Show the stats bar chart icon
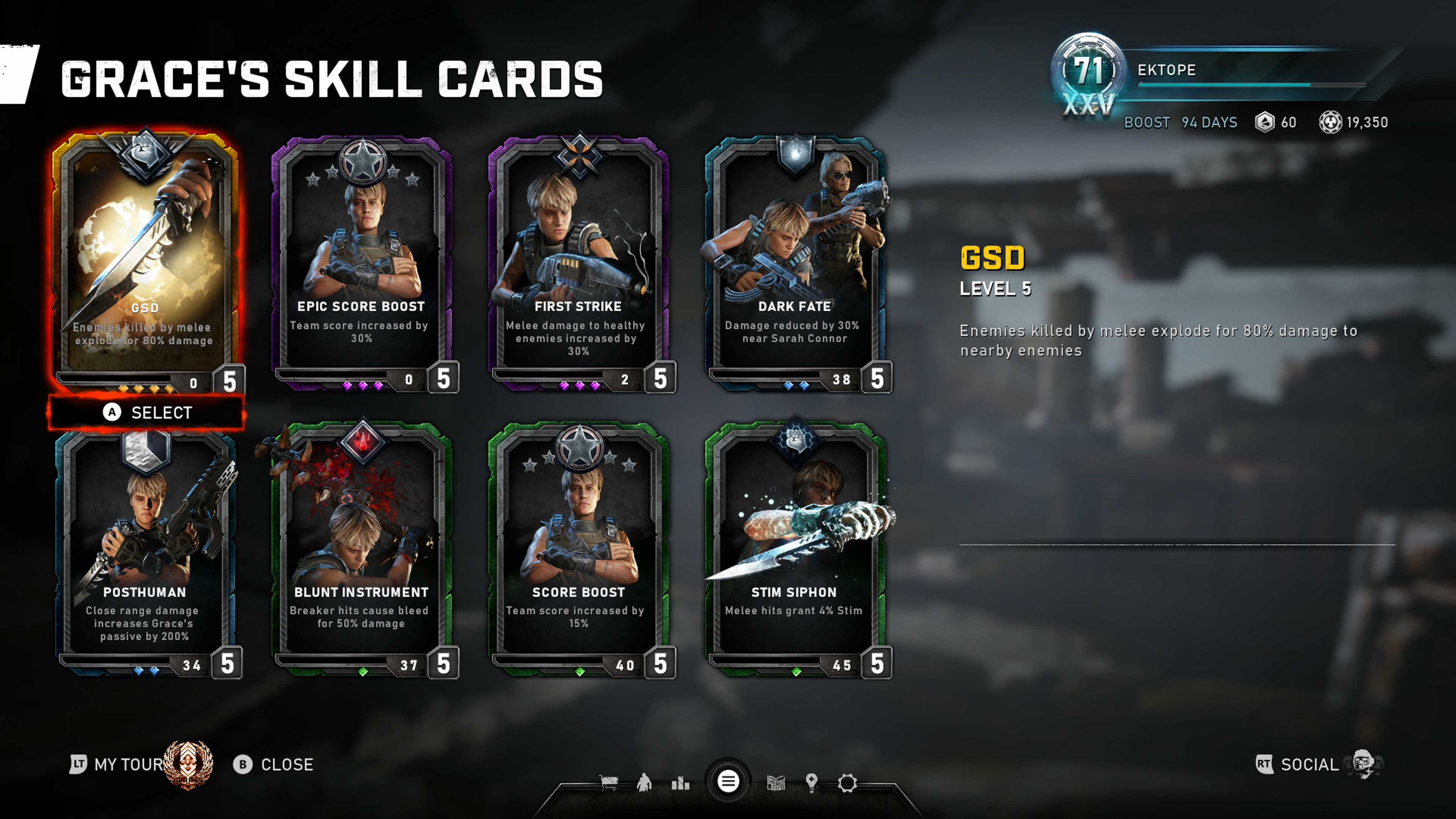1456x819 pixels. tap(681, 783)
